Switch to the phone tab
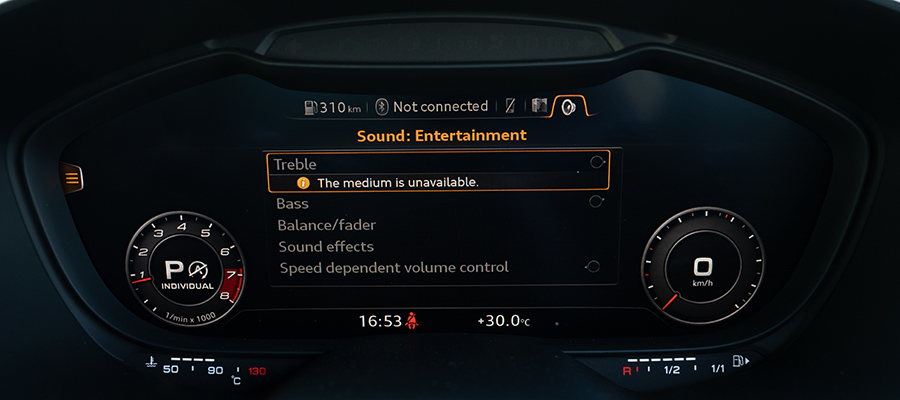This screenshot has width=900, height=400. 511,106
